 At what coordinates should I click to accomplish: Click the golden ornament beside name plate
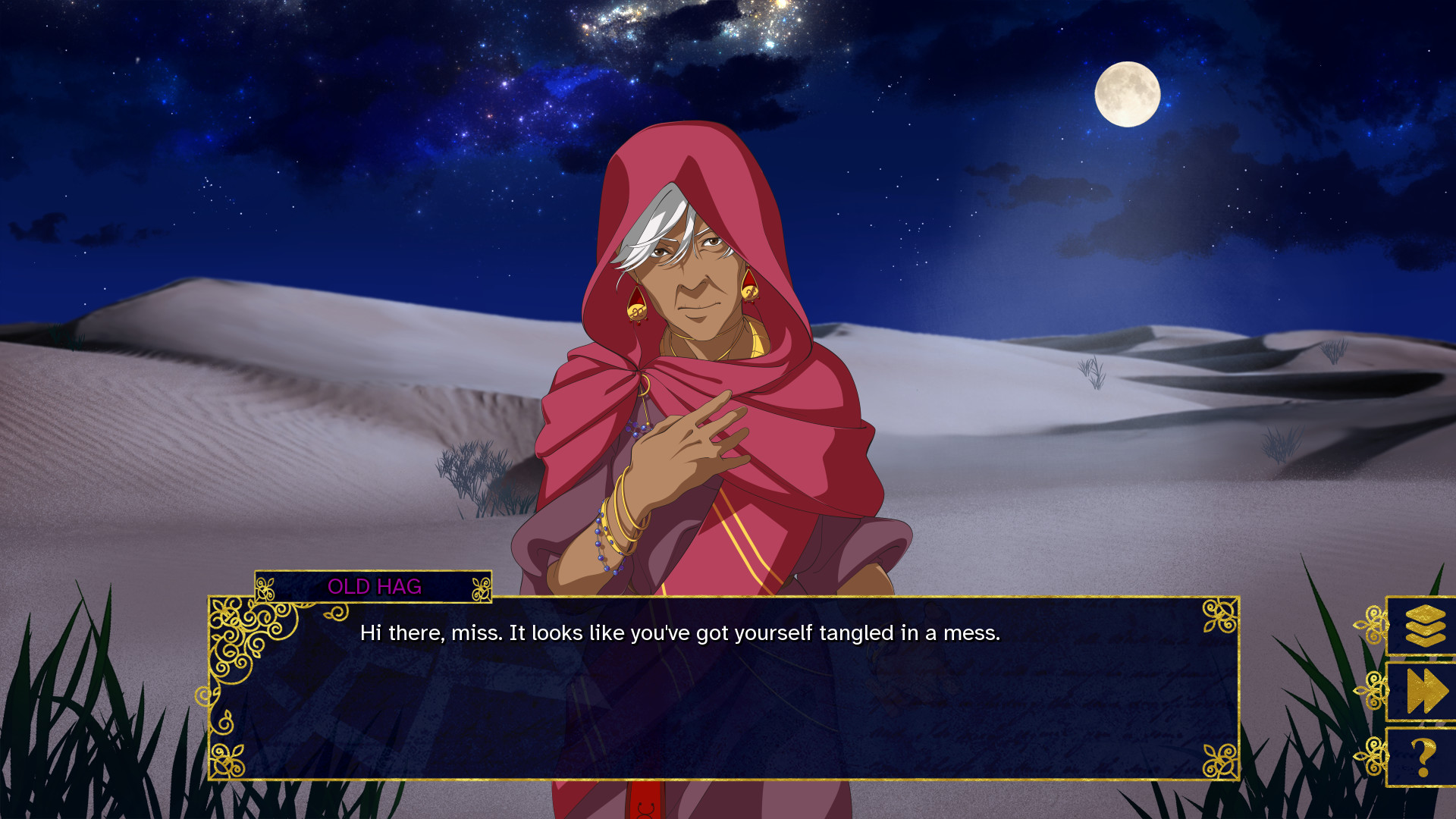click(x=480, y=586)
